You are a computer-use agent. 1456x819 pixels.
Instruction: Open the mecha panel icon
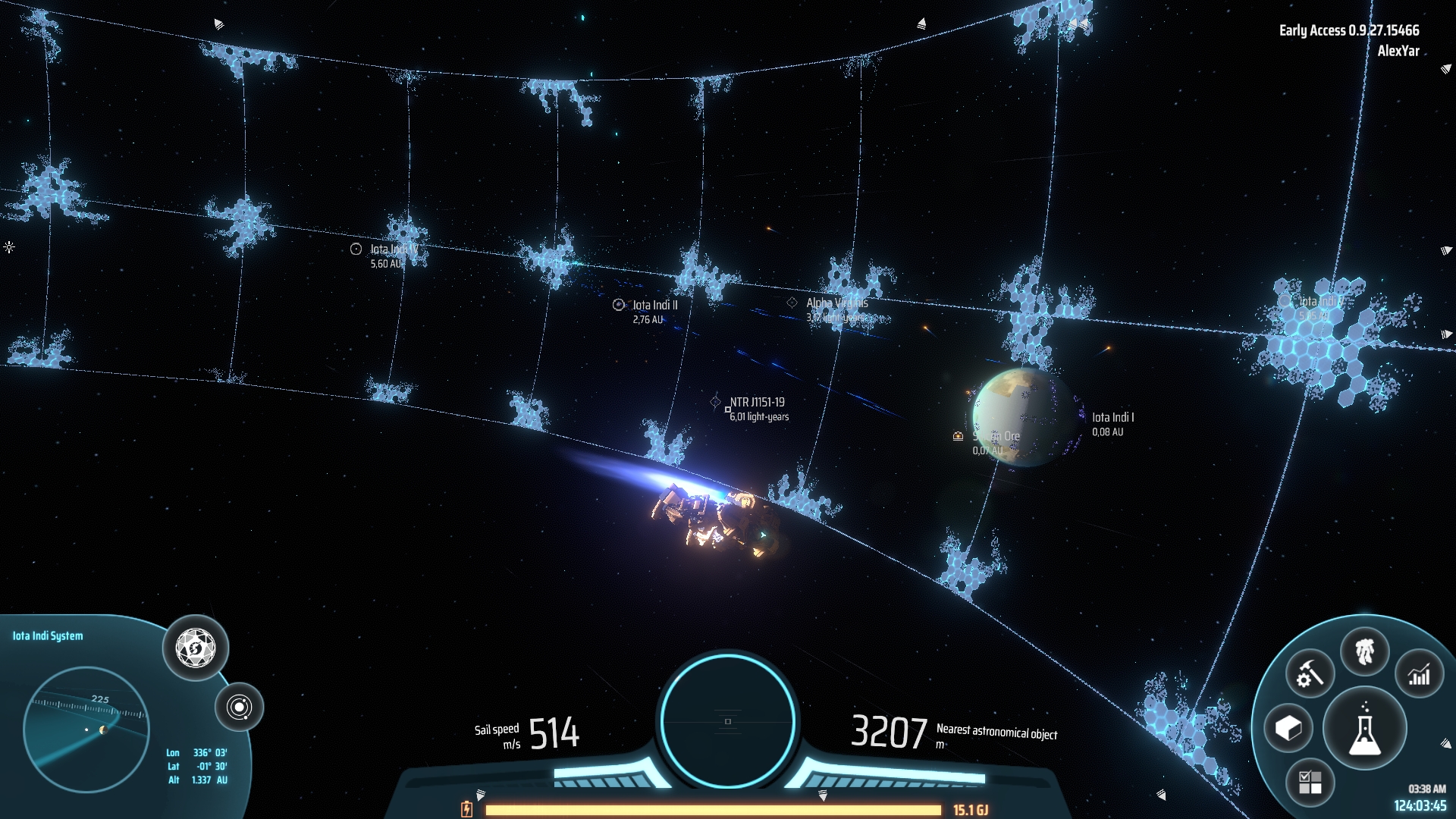[1364, 651]
